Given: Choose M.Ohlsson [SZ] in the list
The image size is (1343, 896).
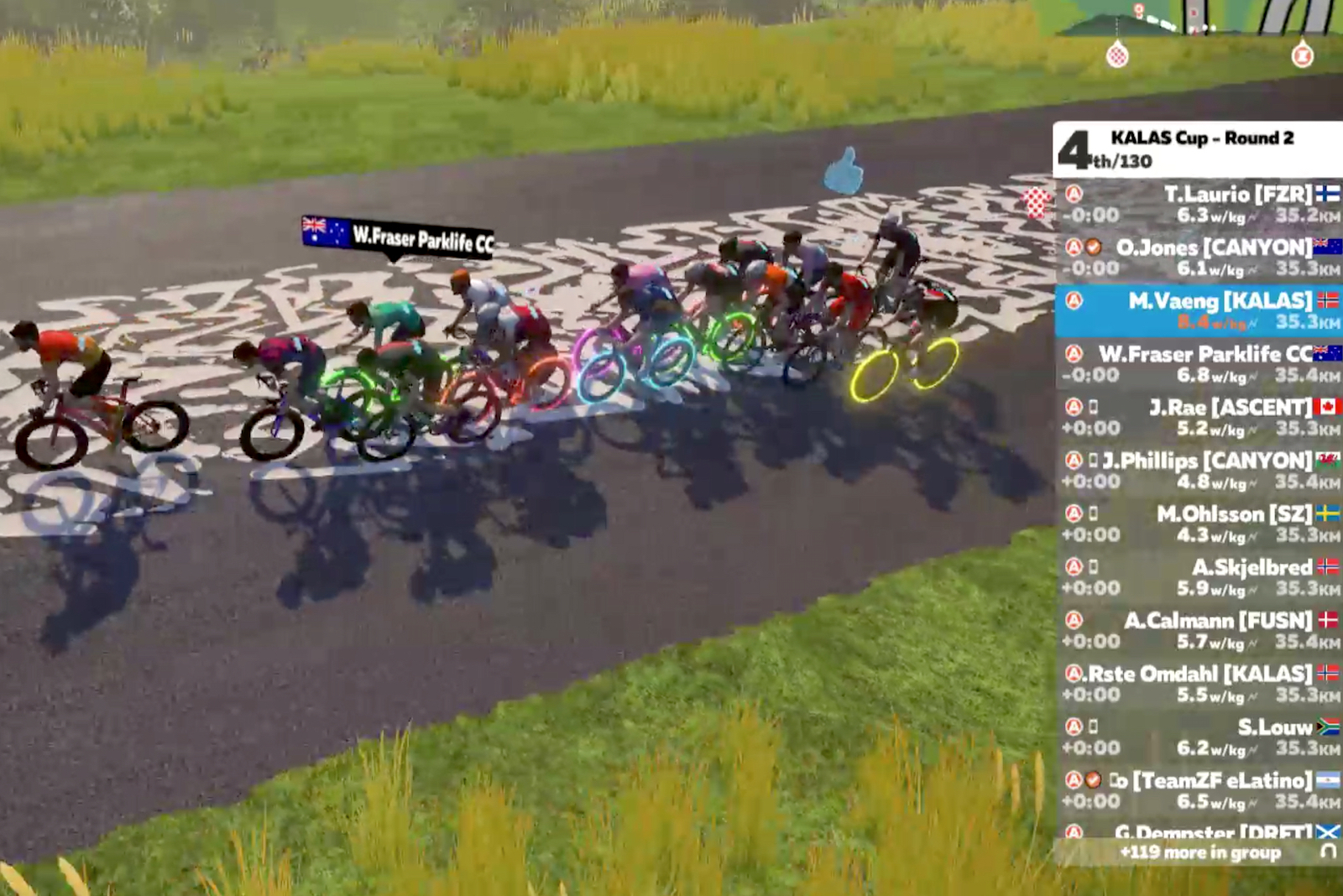Looking at the screenshot, I should [x=1199, y=524].
